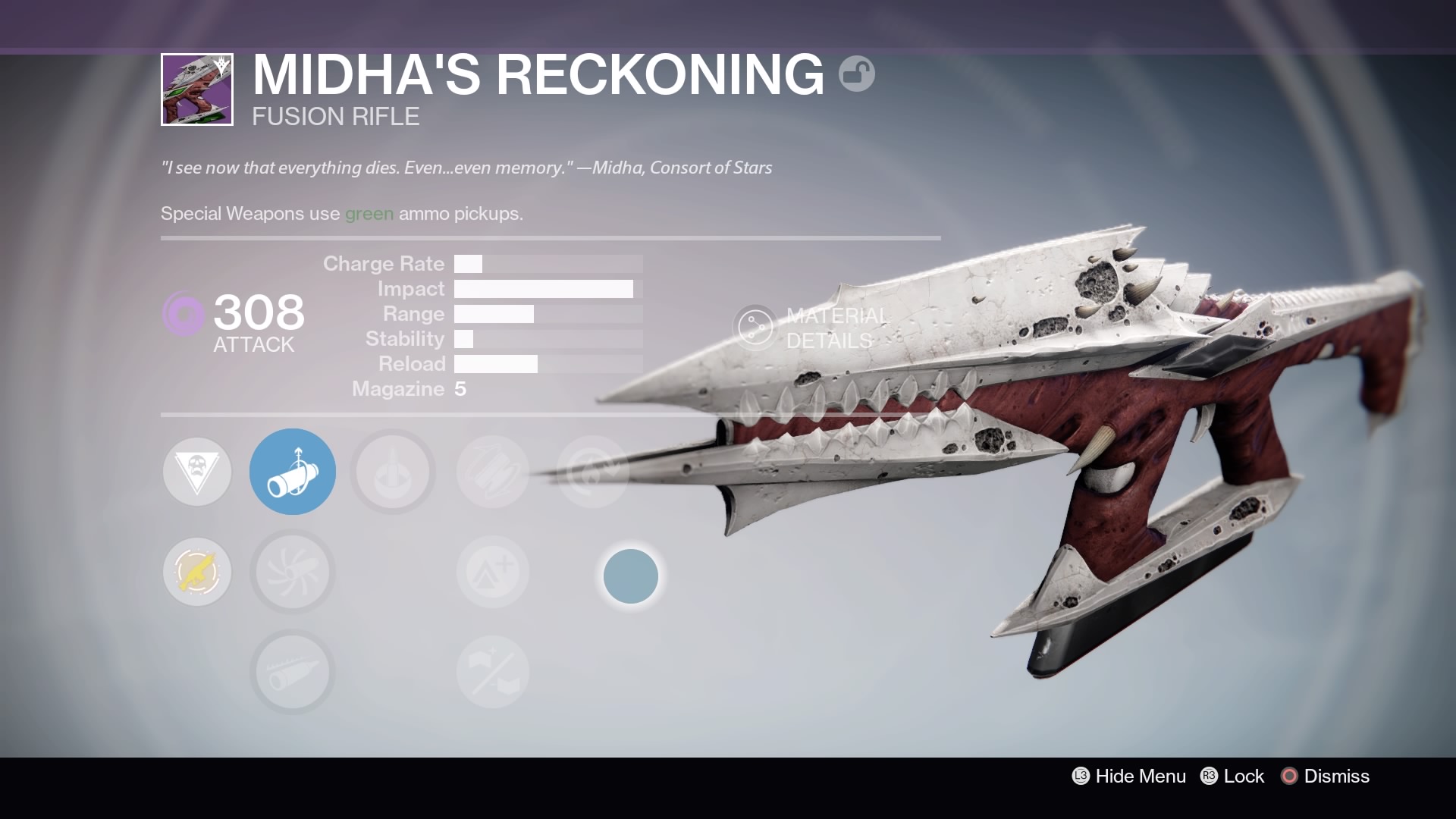Select the faded circular arrows perk

(592, 472)
